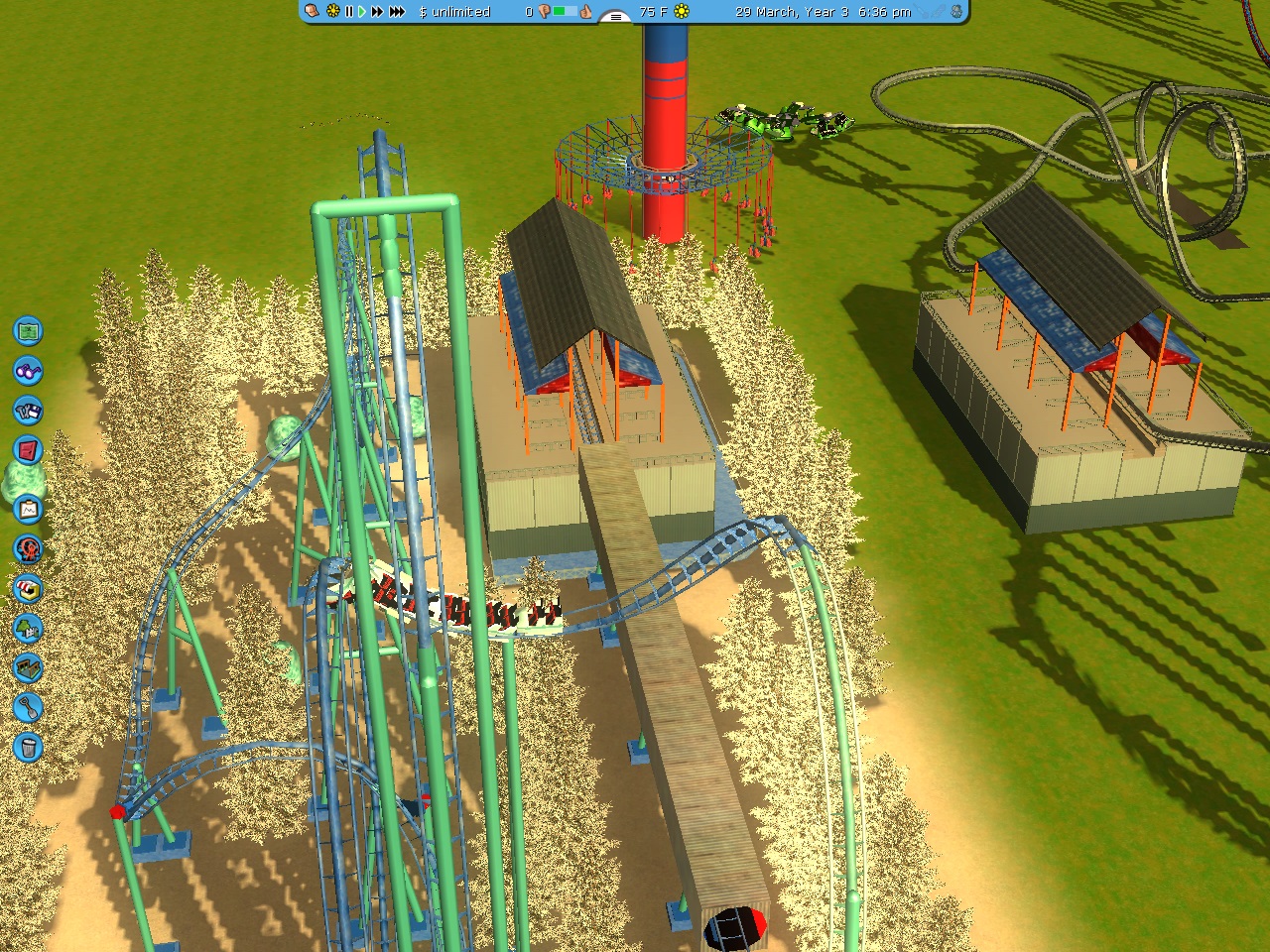
Task: Expand the top bar pull-down tab
Action: coord(616,16)
